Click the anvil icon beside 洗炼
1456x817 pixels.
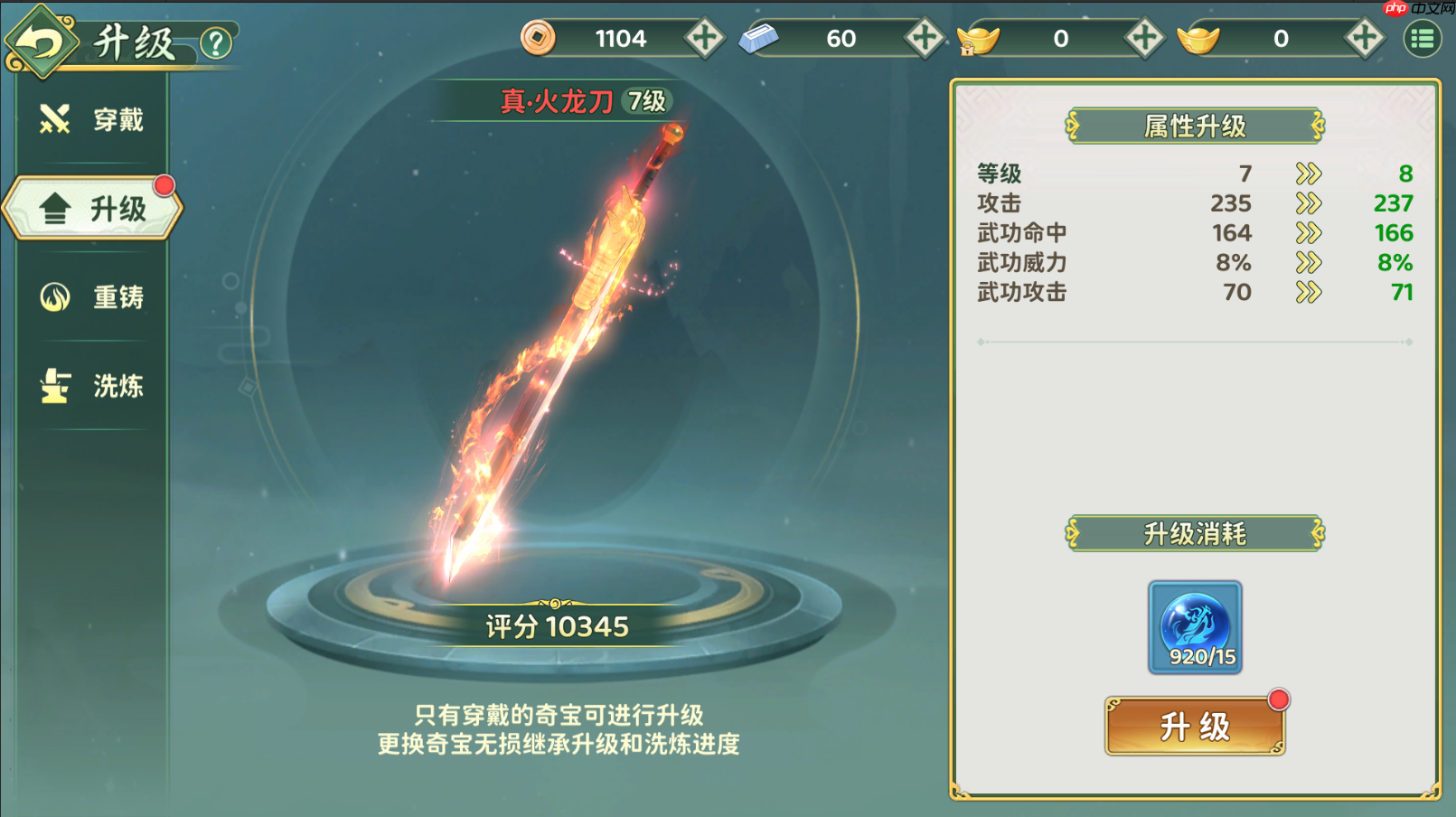coord(53,385)
